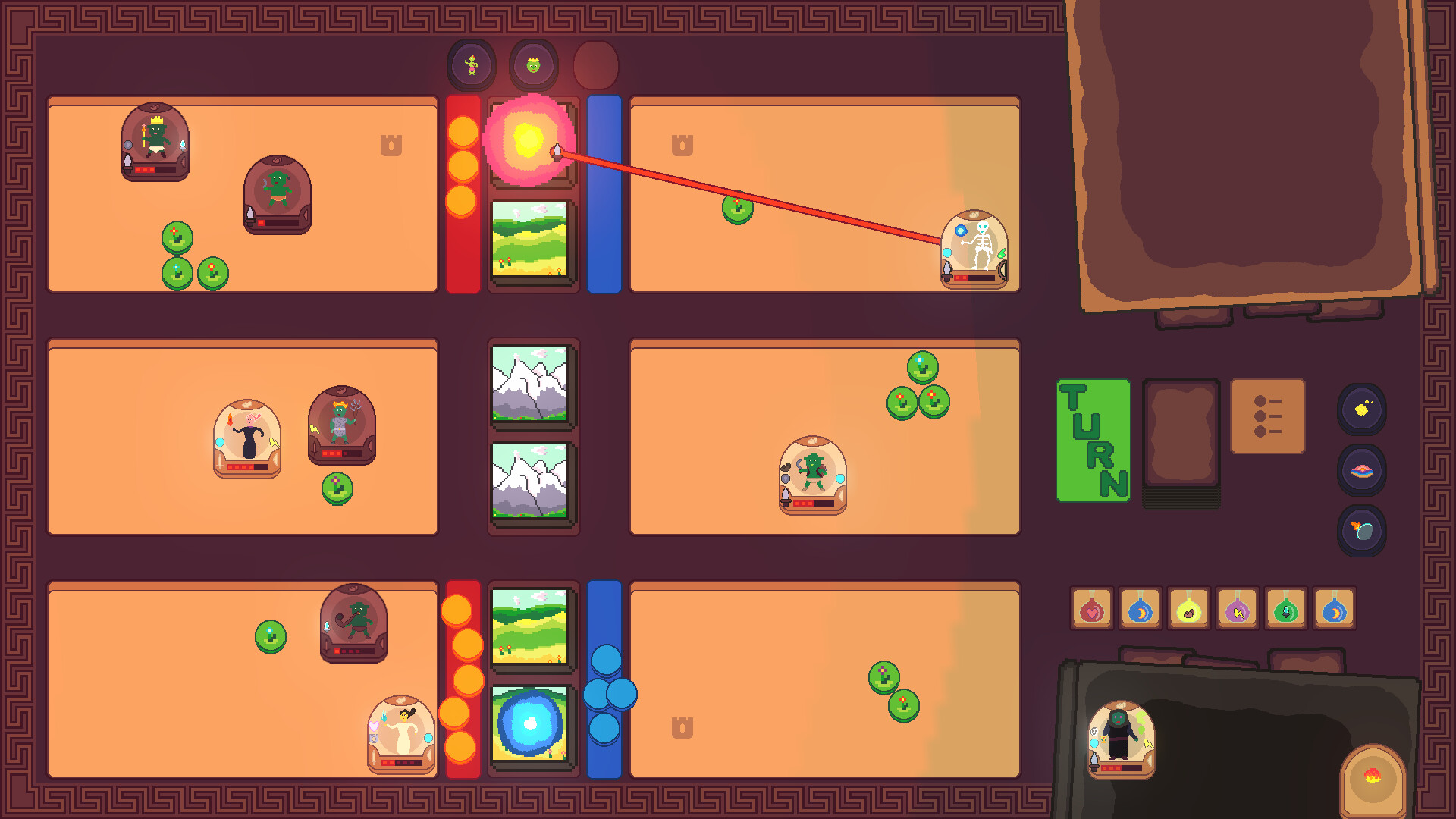Click the yellow spark circular icon
This screenshot has width=1456, height=819.
1361,409
